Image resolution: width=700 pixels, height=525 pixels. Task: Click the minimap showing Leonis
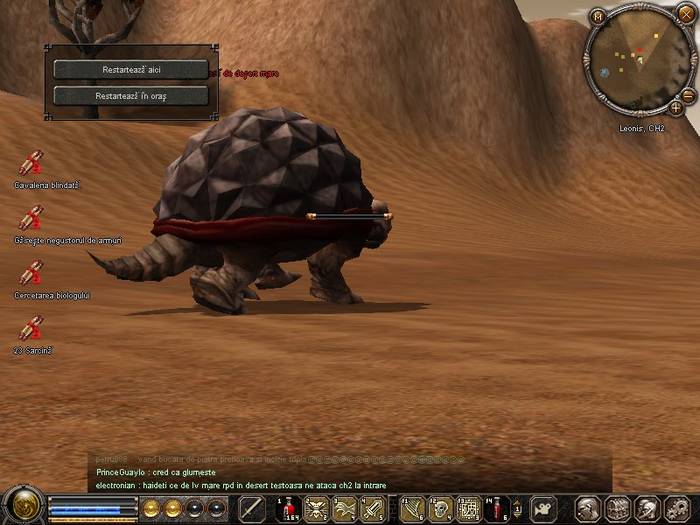click(638, 62)
